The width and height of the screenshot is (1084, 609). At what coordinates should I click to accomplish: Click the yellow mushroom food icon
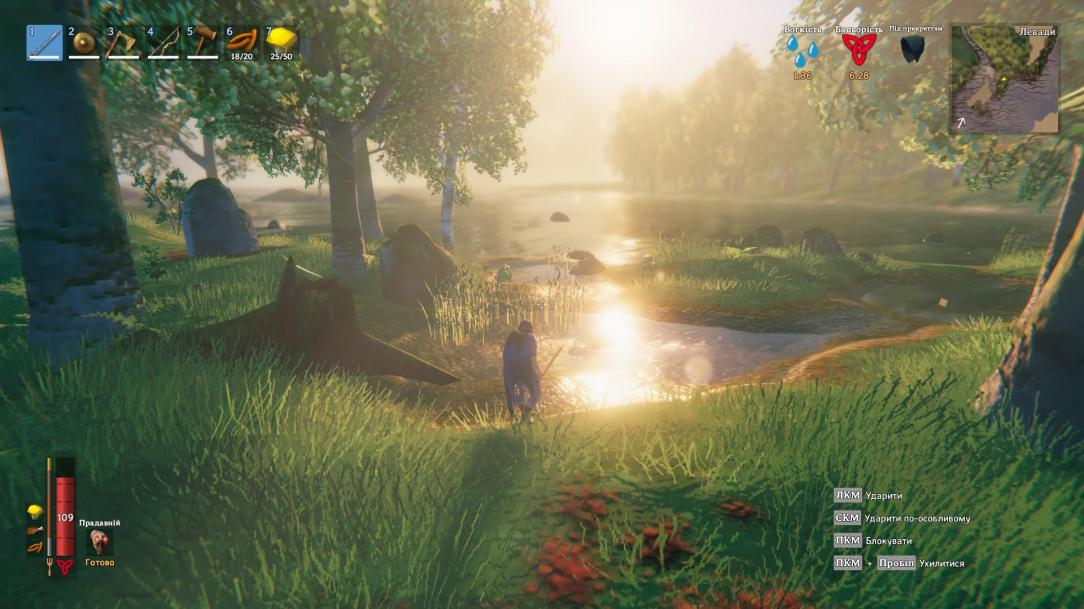tap(34, 512)
